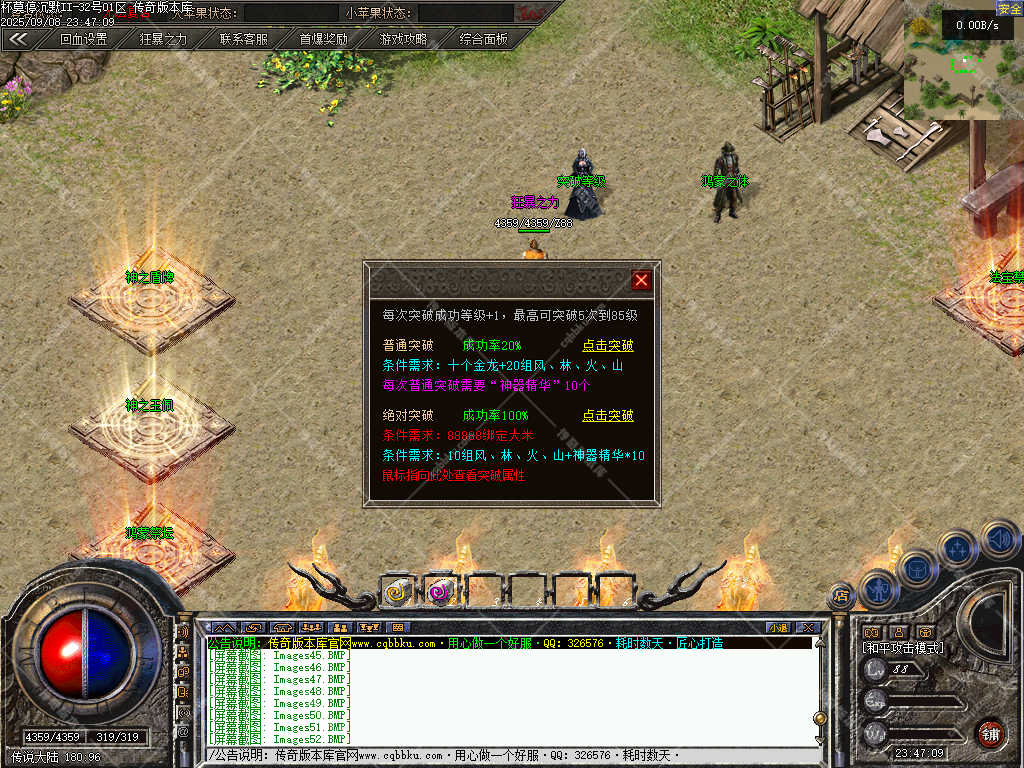Show 首爆奖励 first-kill rewards
This screenshot has width=1024, height=768.
pyautogui.click(x=324, y=39)
